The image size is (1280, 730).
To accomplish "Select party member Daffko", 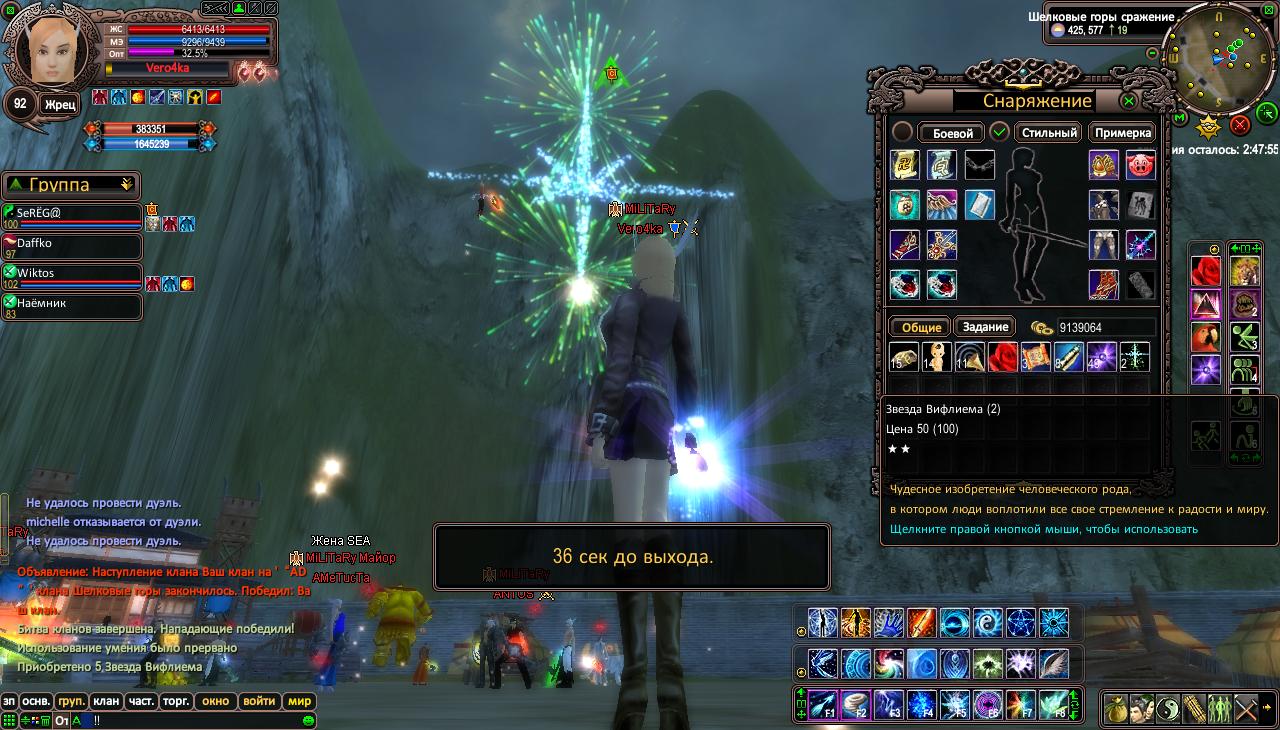I will click(x=72, y=244).
